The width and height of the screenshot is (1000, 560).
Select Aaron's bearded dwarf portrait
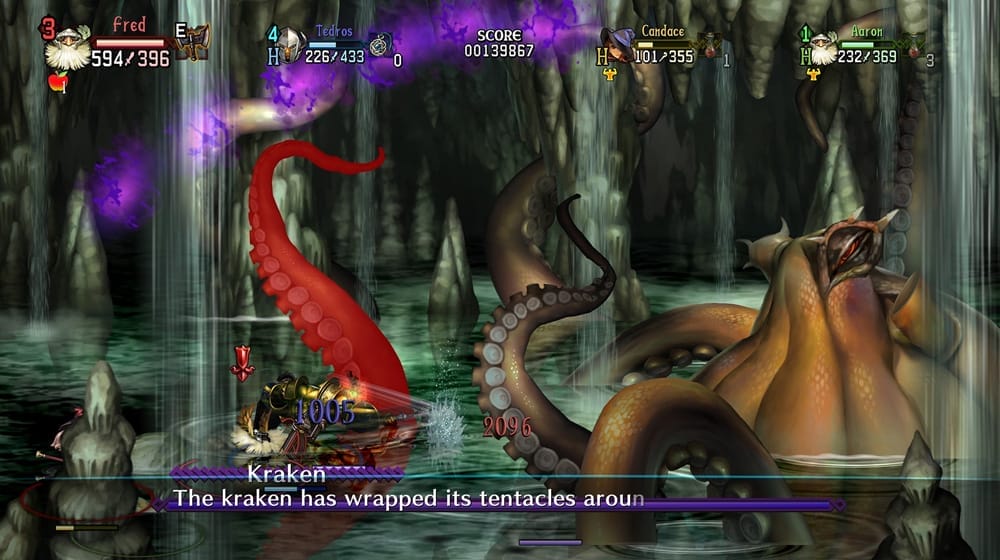click(x=822, y=46)
